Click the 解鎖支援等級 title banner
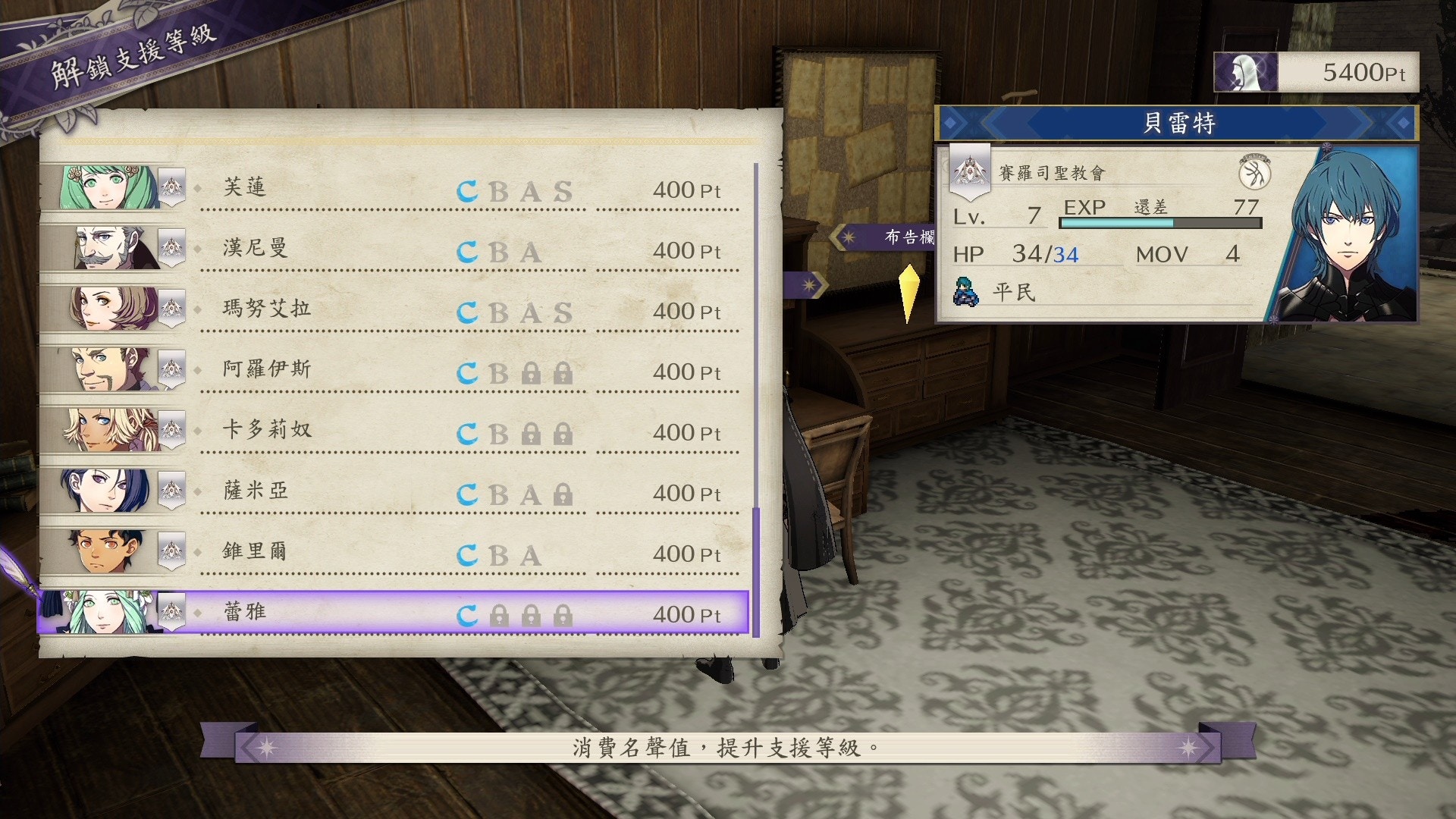 pyautogui.click(x=129, y=53)
